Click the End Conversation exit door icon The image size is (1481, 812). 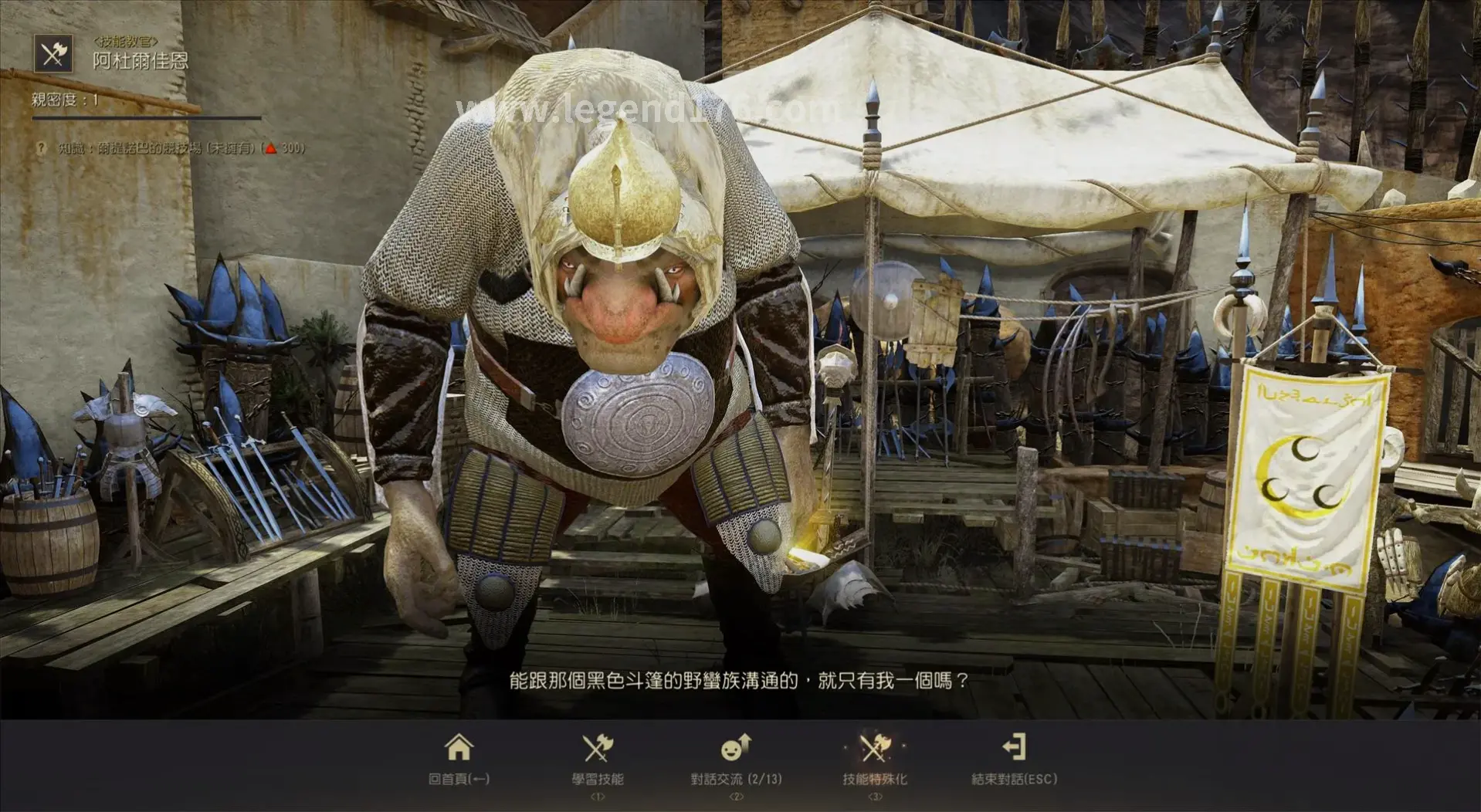tap(1015, 747)
